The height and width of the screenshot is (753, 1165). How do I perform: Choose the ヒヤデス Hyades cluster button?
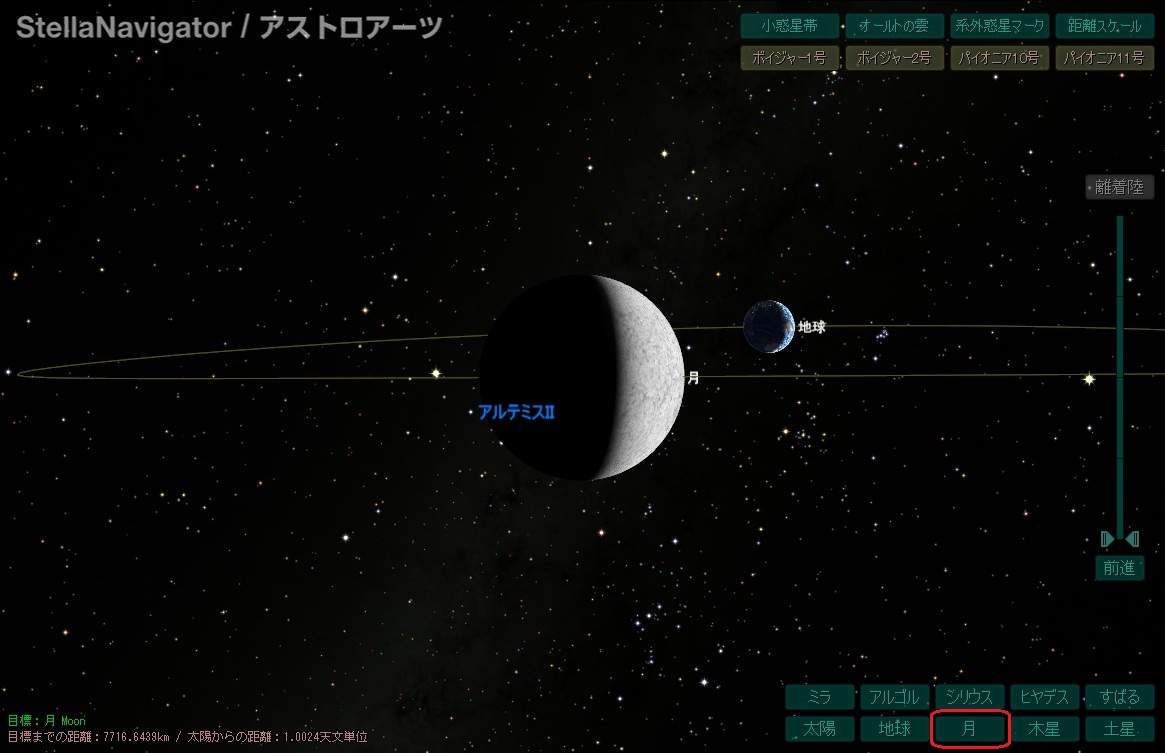[x=1044, y=697]
